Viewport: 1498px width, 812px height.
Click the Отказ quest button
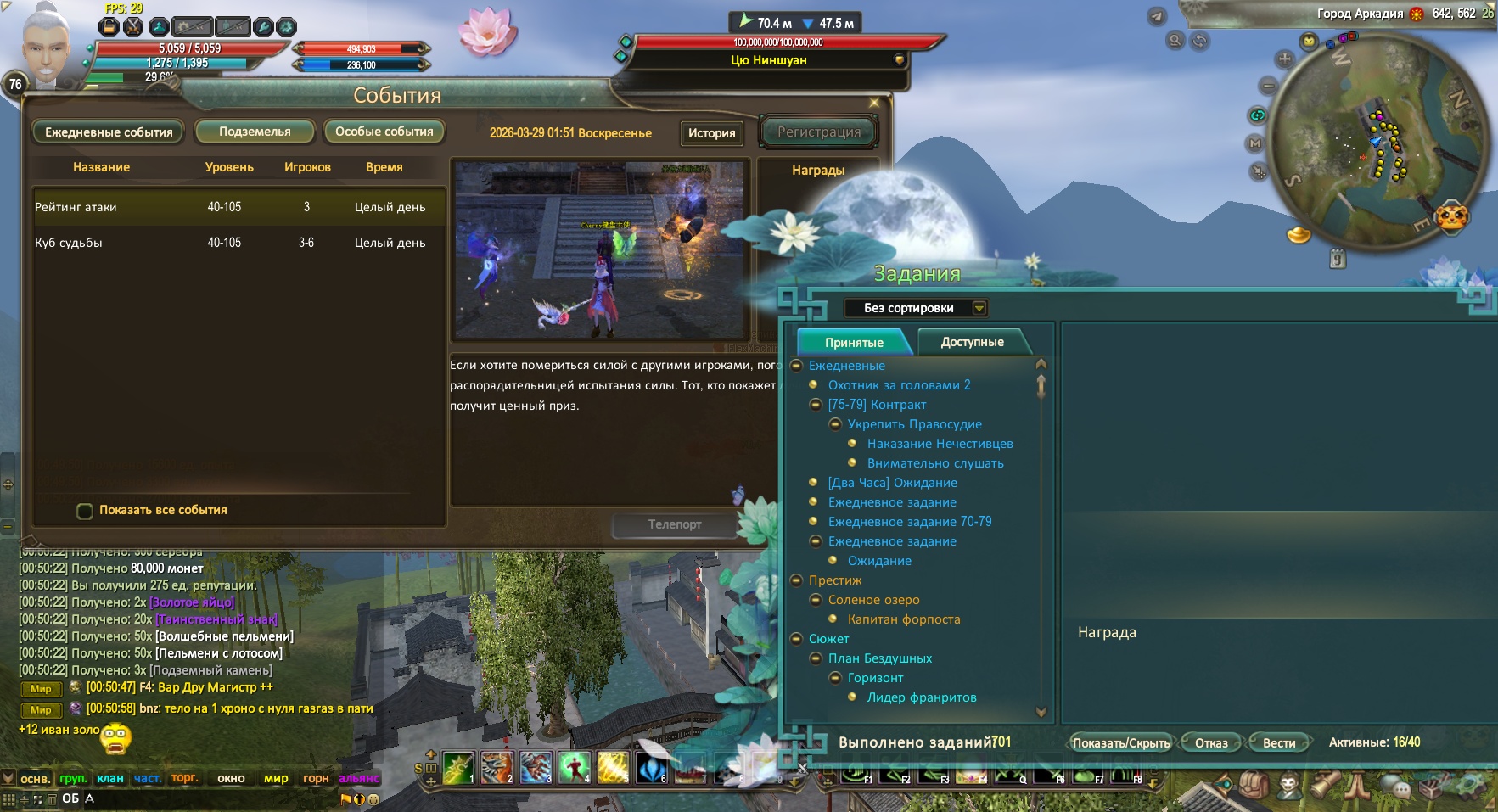tap(1211, 743)
